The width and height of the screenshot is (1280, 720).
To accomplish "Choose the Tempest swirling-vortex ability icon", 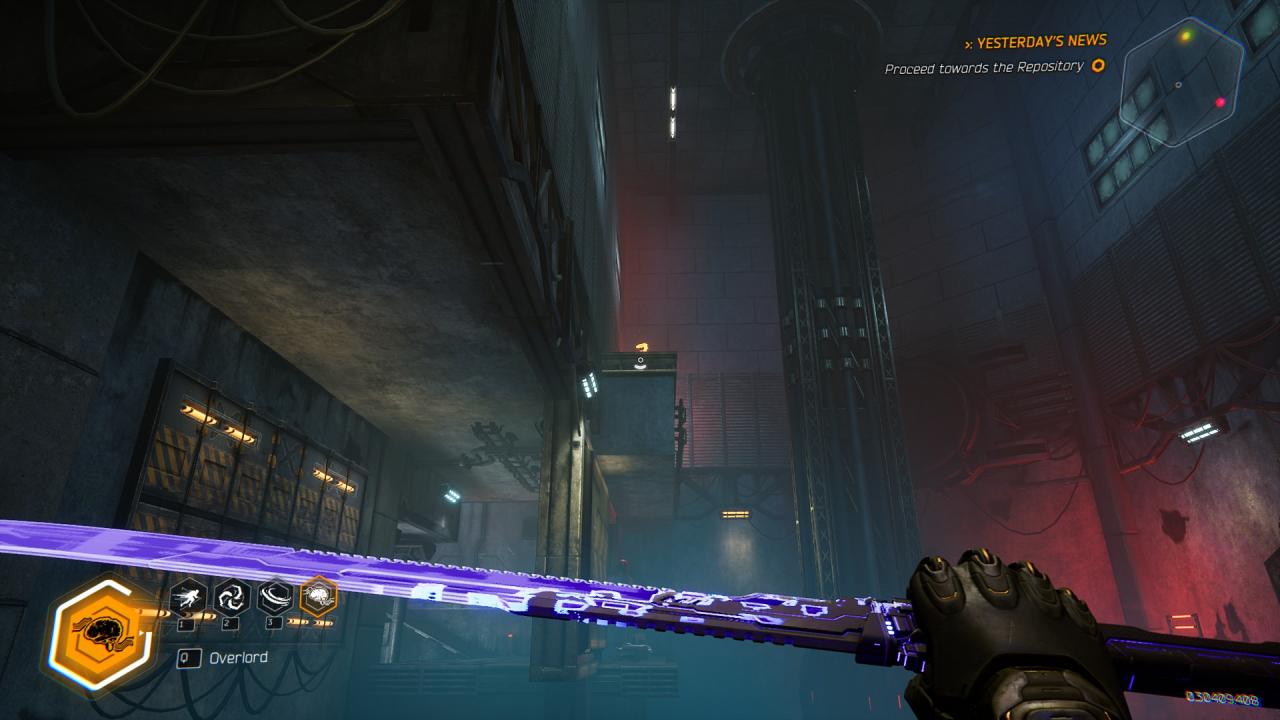I will tap(232, 598).
